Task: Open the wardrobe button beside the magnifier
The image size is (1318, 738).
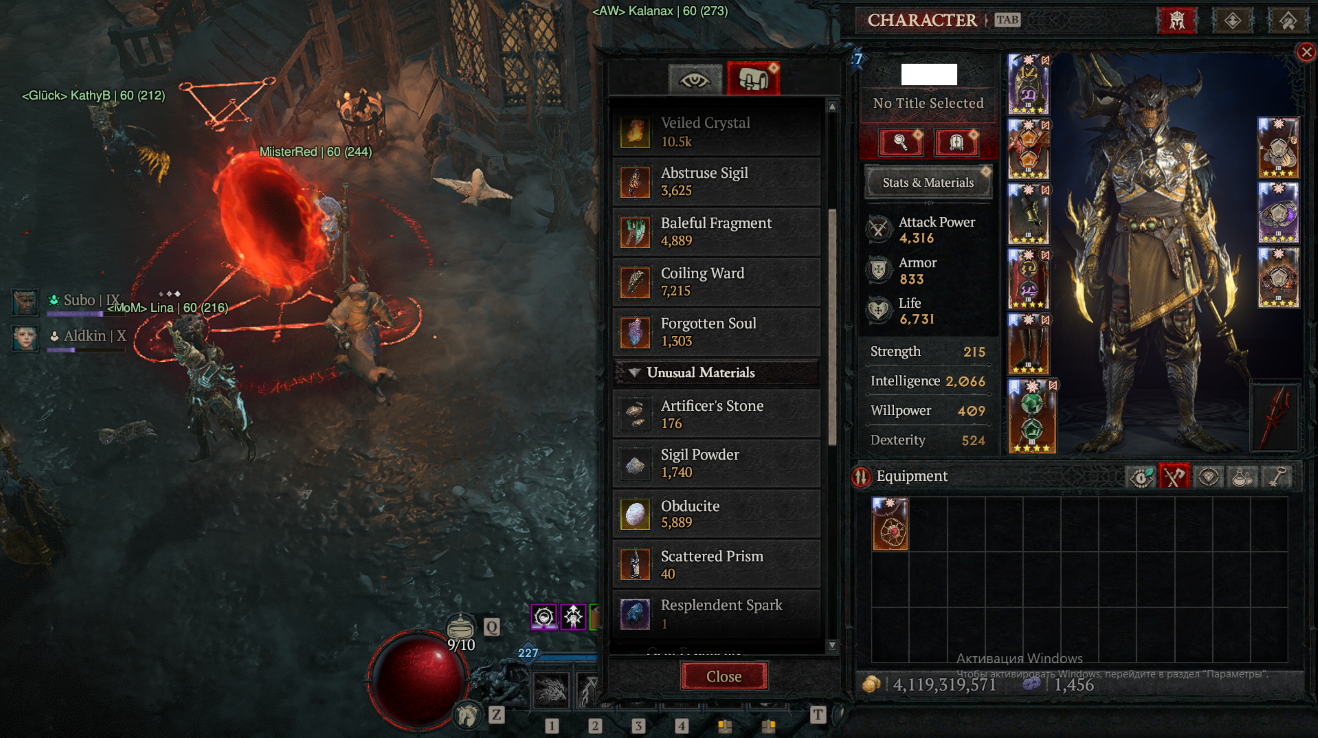Action: [x=955, y=142]
